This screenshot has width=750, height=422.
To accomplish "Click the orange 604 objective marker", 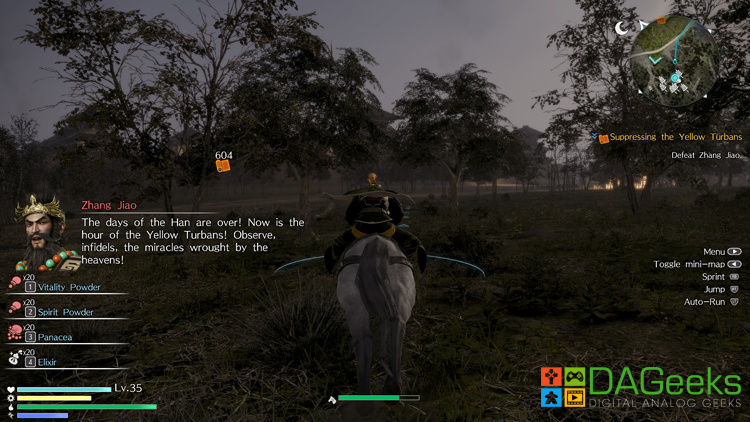I will [223, 165].
